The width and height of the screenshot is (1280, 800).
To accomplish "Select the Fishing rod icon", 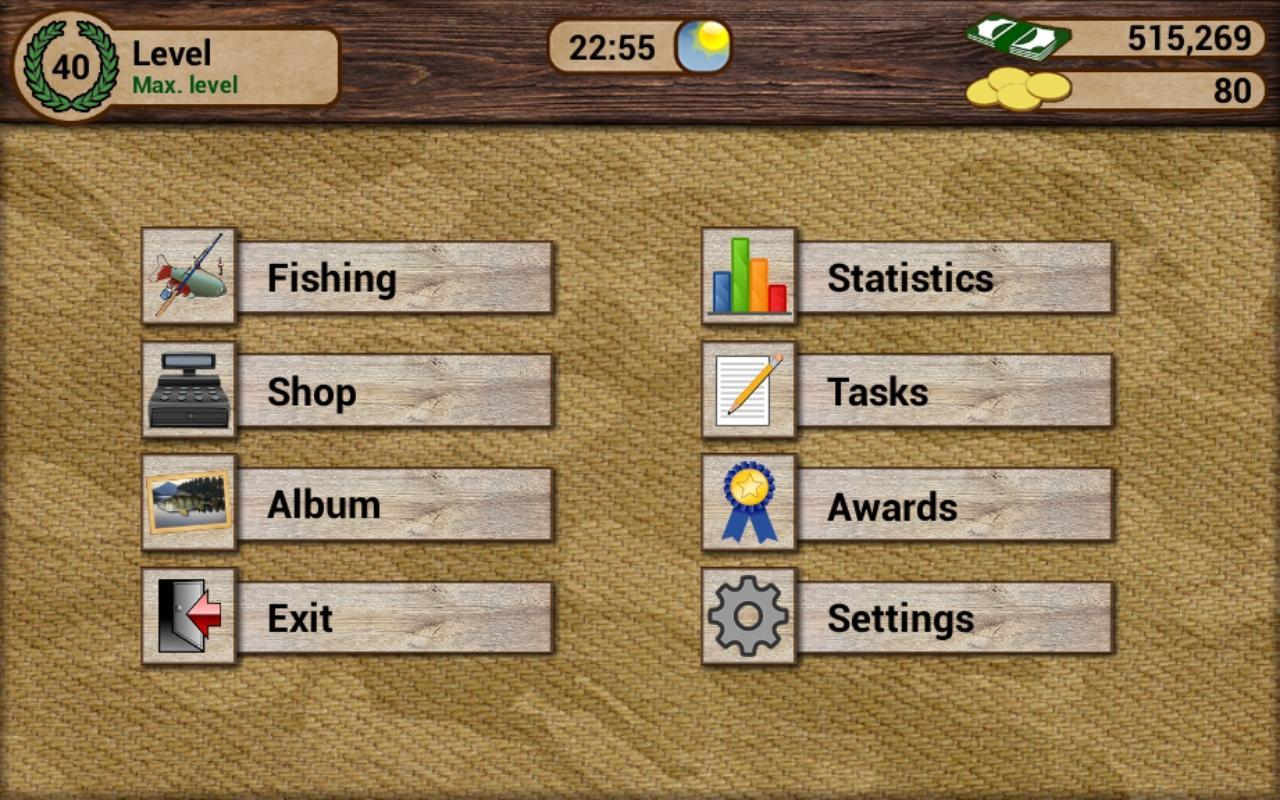I will click(188, 276).
